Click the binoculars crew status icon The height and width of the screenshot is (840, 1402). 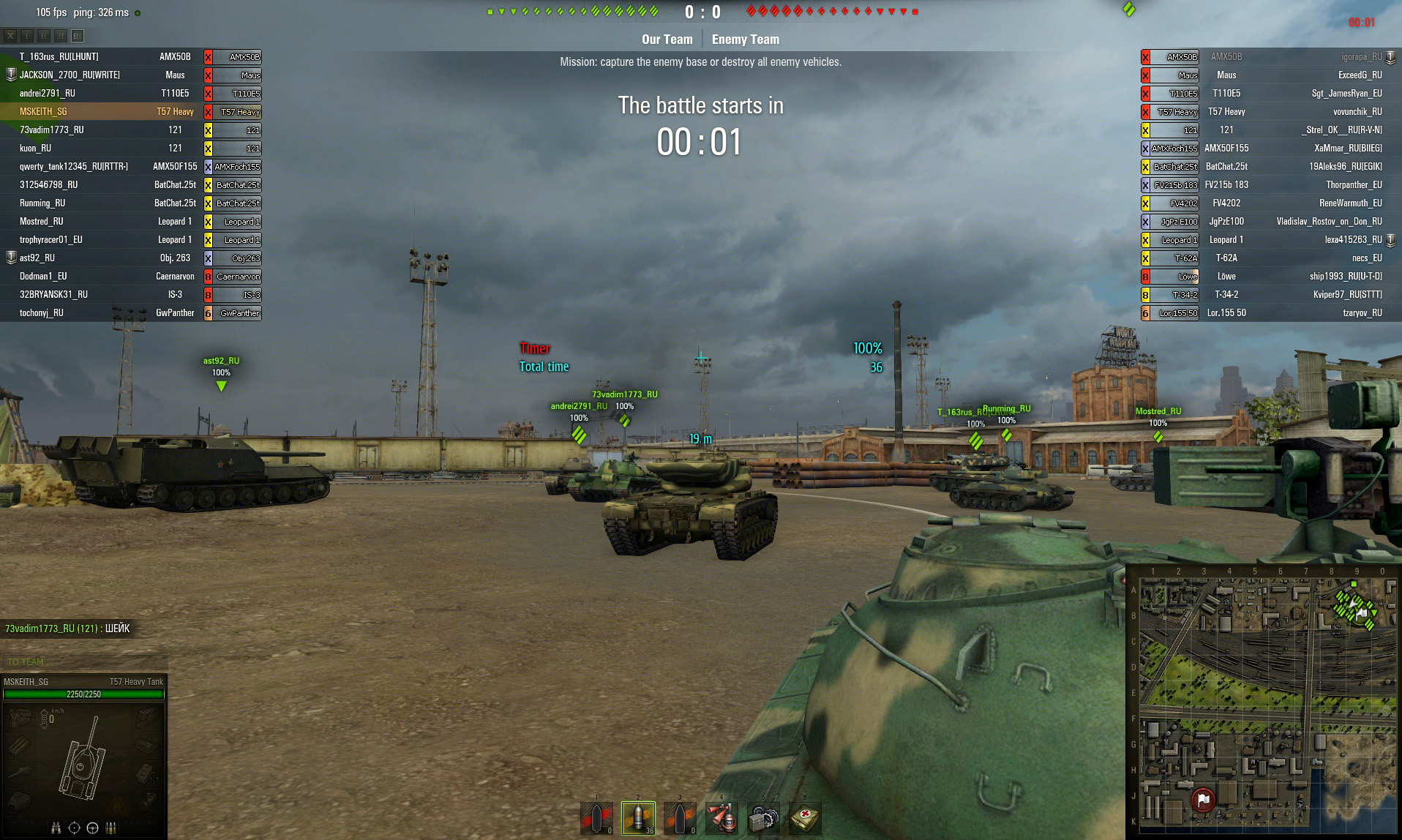coord(56,829)
